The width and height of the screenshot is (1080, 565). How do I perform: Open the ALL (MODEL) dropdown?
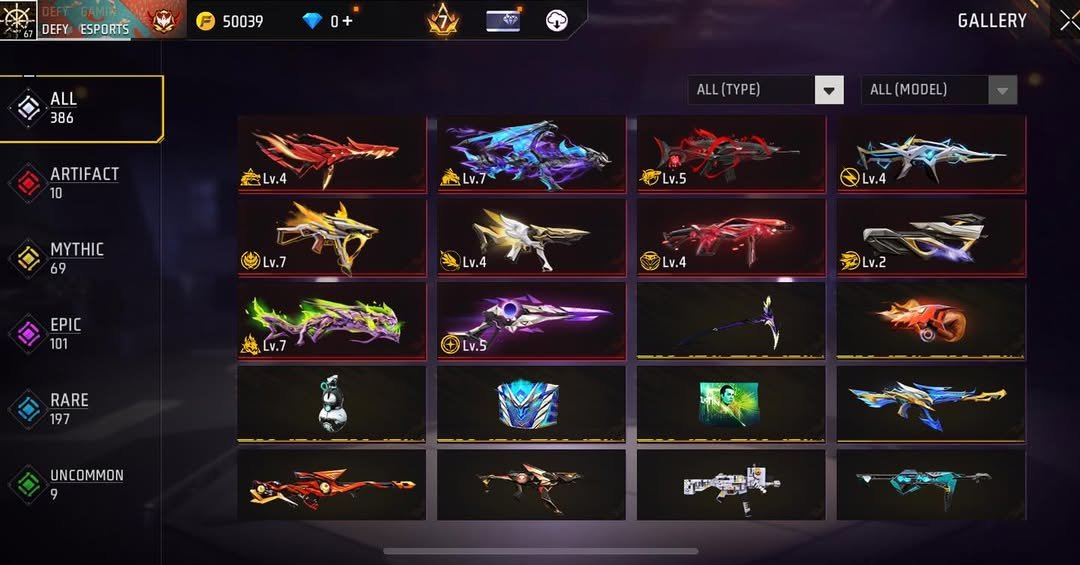click(x=939, y=90)
